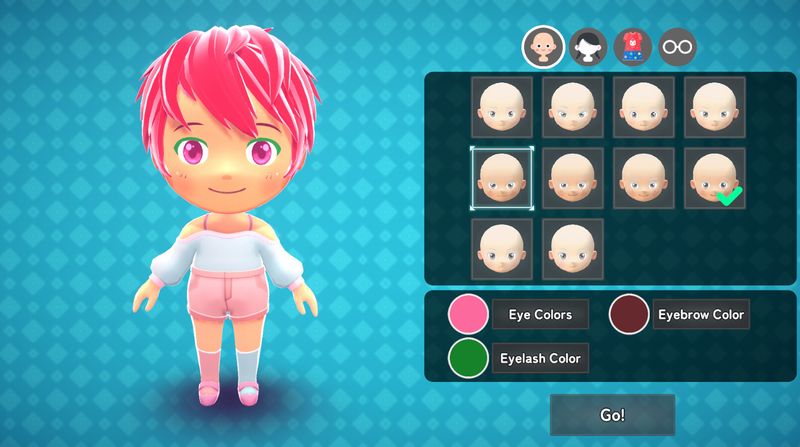
Task: Choose the Eyelash Color button
Action: pos(540,358)
